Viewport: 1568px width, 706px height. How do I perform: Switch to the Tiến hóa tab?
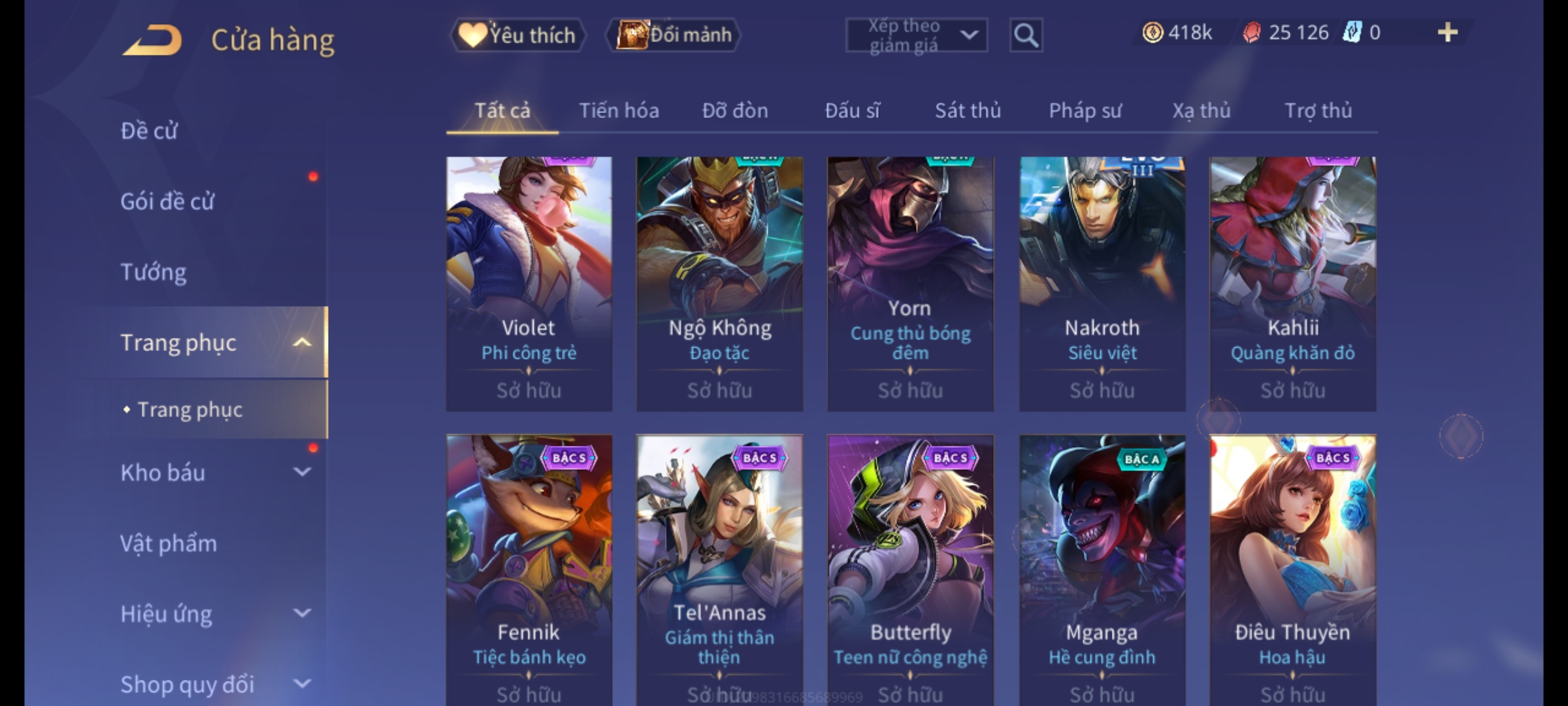coord(619,110)
